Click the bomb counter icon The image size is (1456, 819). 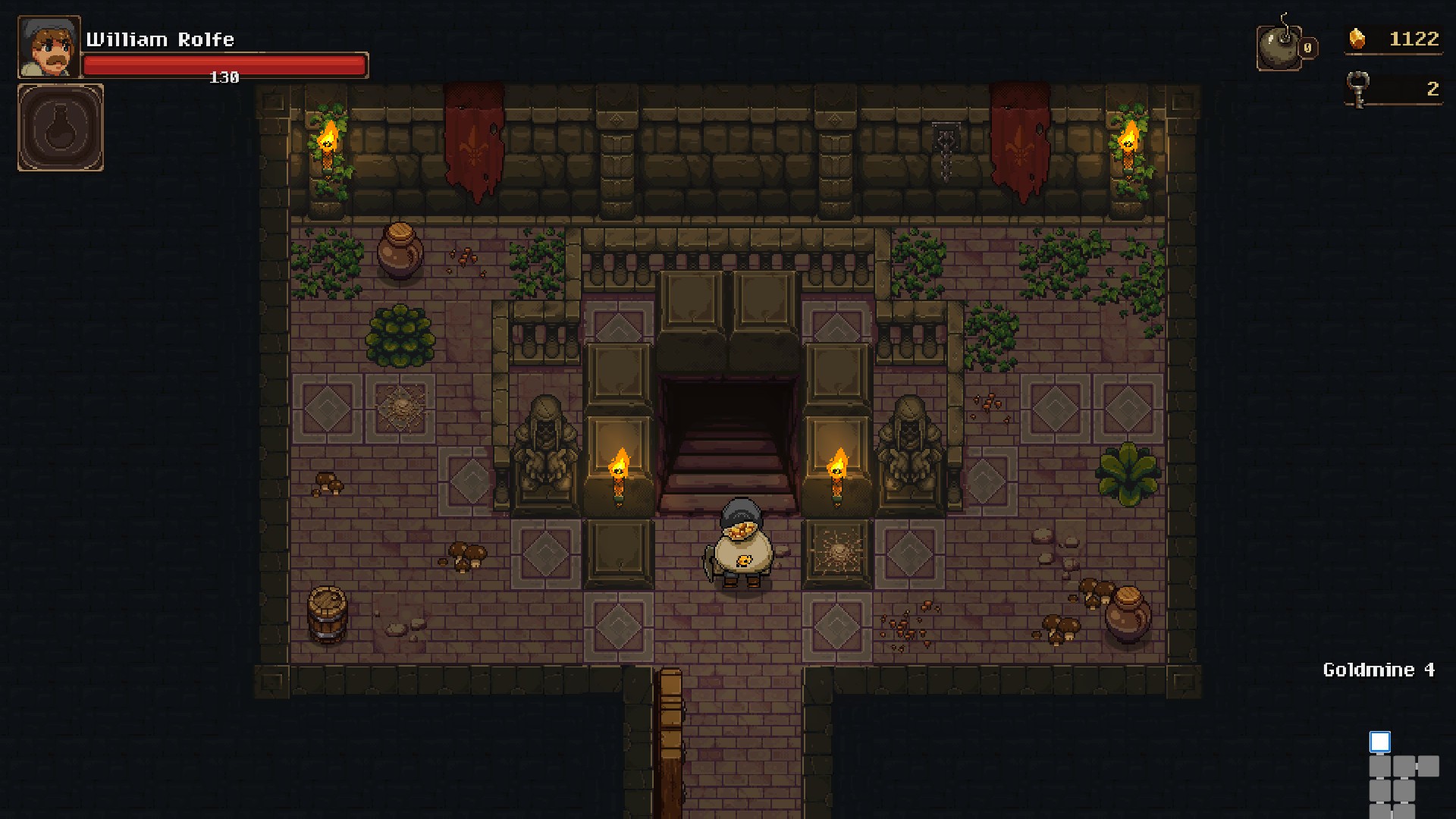coord(1282,47)
